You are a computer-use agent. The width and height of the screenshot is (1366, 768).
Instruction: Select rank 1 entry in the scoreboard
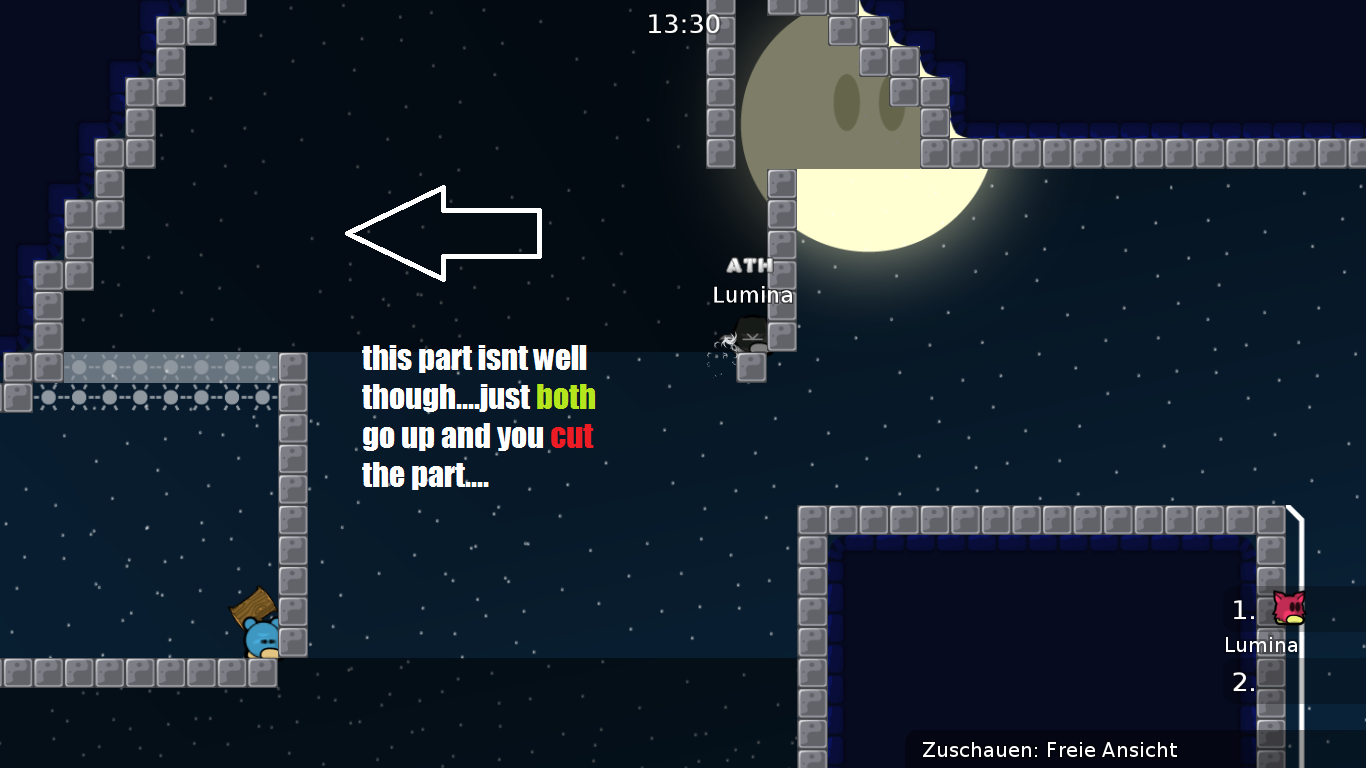(x=1242, y=612)
